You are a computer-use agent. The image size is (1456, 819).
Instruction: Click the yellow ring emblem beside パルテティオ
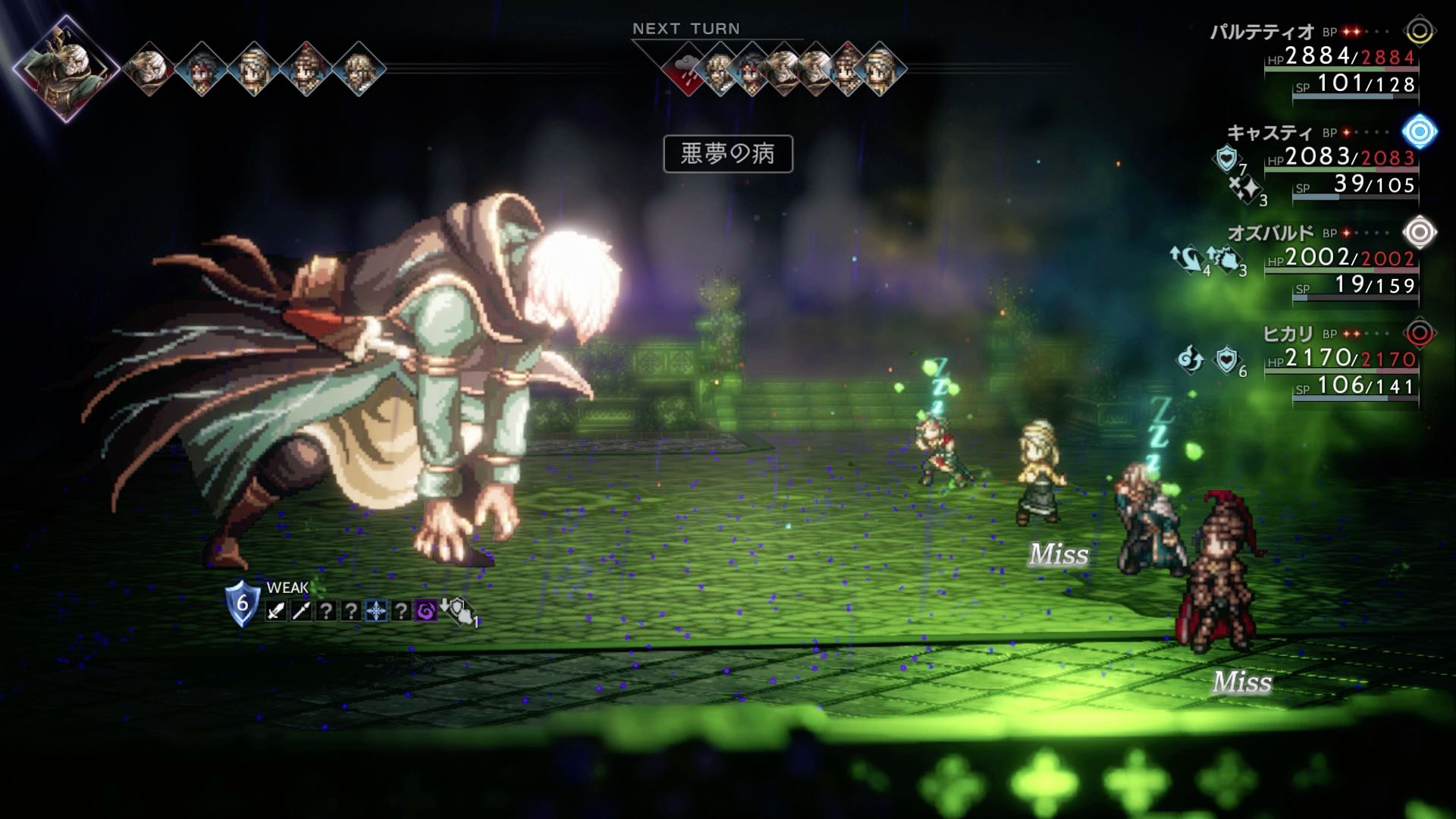pyautogui.click(x=1420, y=32)
